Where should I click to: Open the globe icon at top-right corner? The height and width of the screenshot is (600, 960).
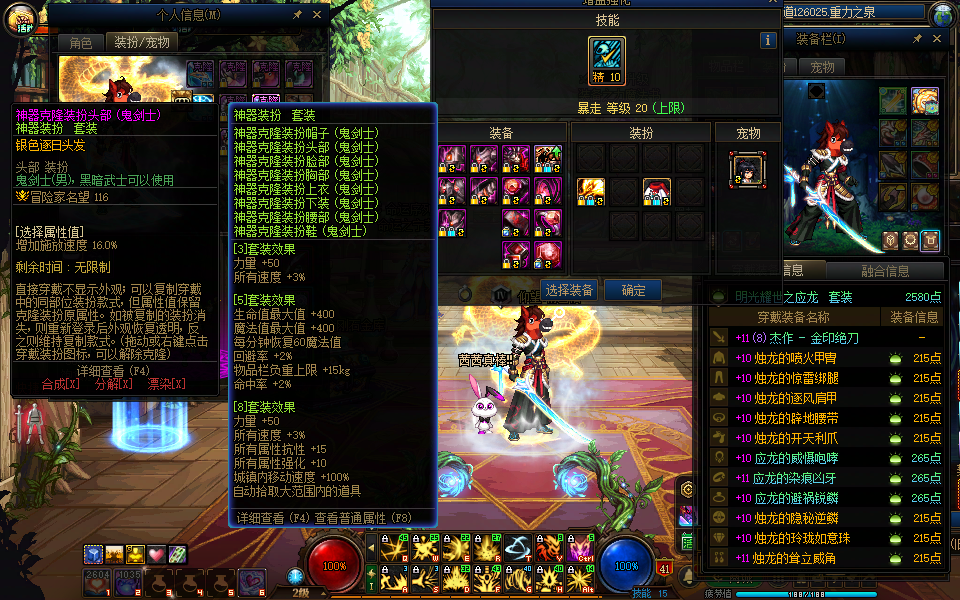942,15
